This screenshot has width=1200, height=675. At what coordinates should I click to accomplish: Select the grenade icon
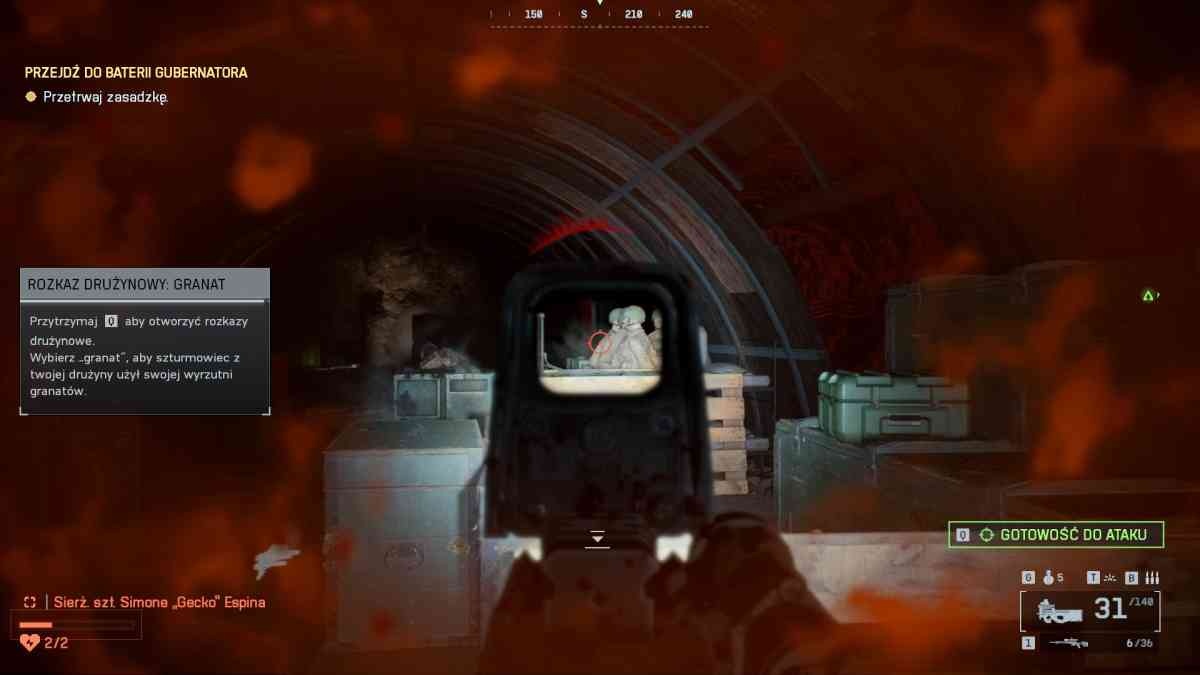coord(1049,578)
